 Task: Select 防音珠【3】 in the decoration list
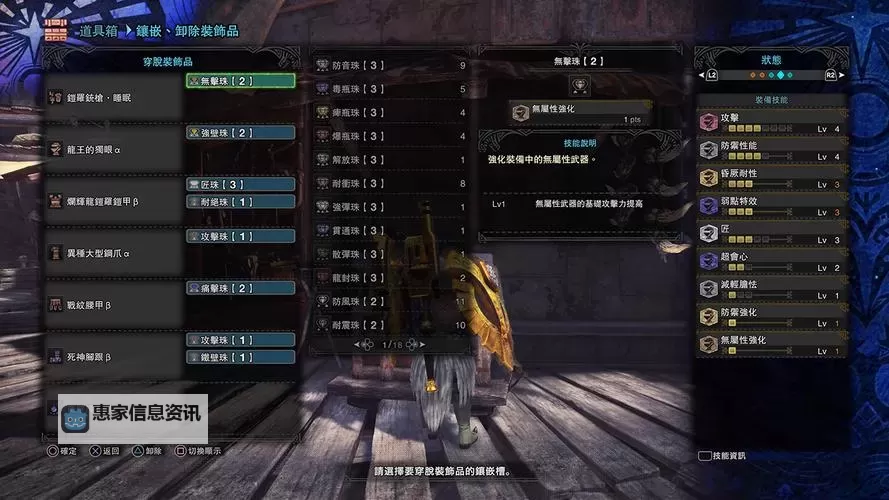click(392, 65)
